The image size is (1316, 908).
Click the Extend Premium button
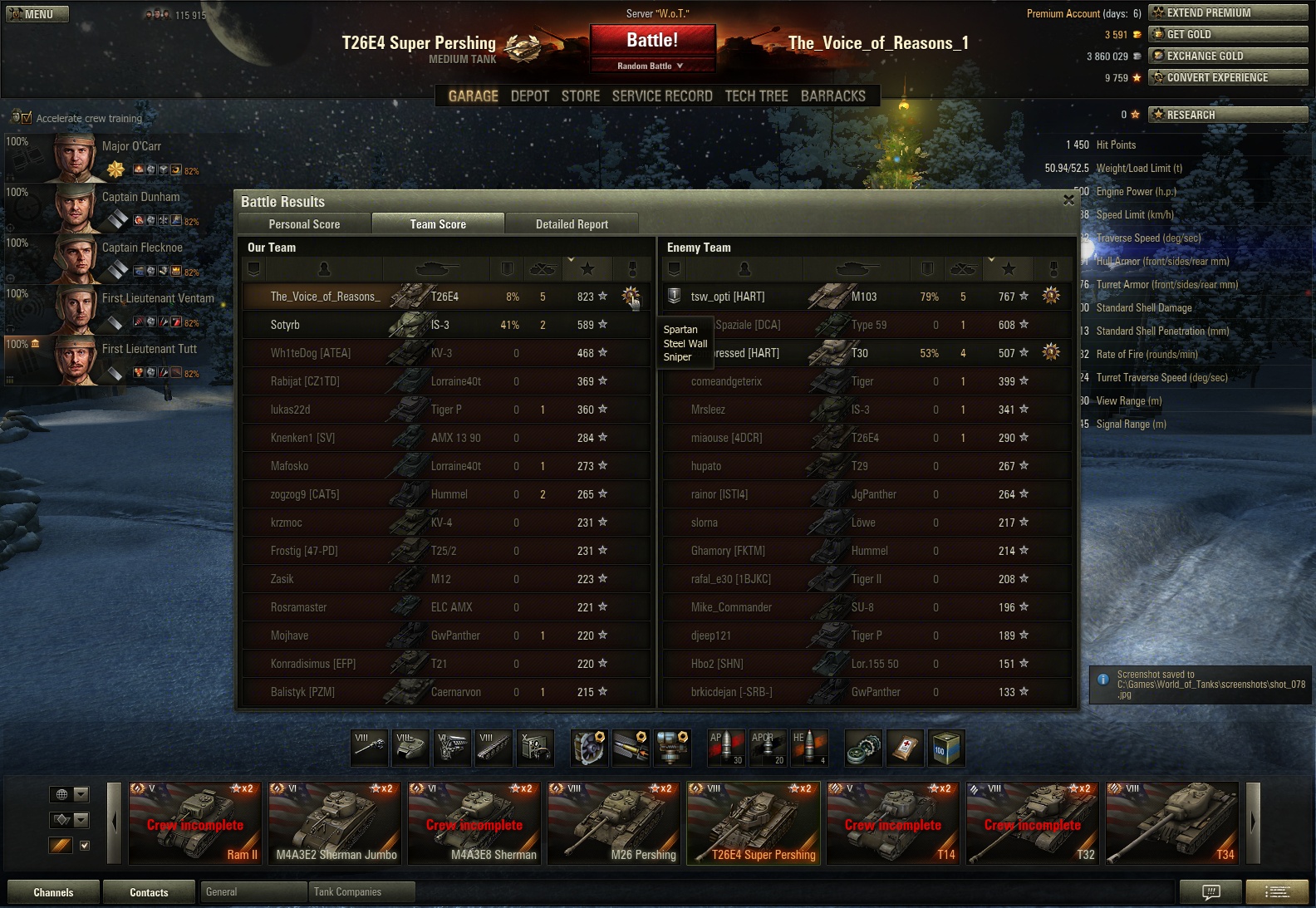point(1228,12)
